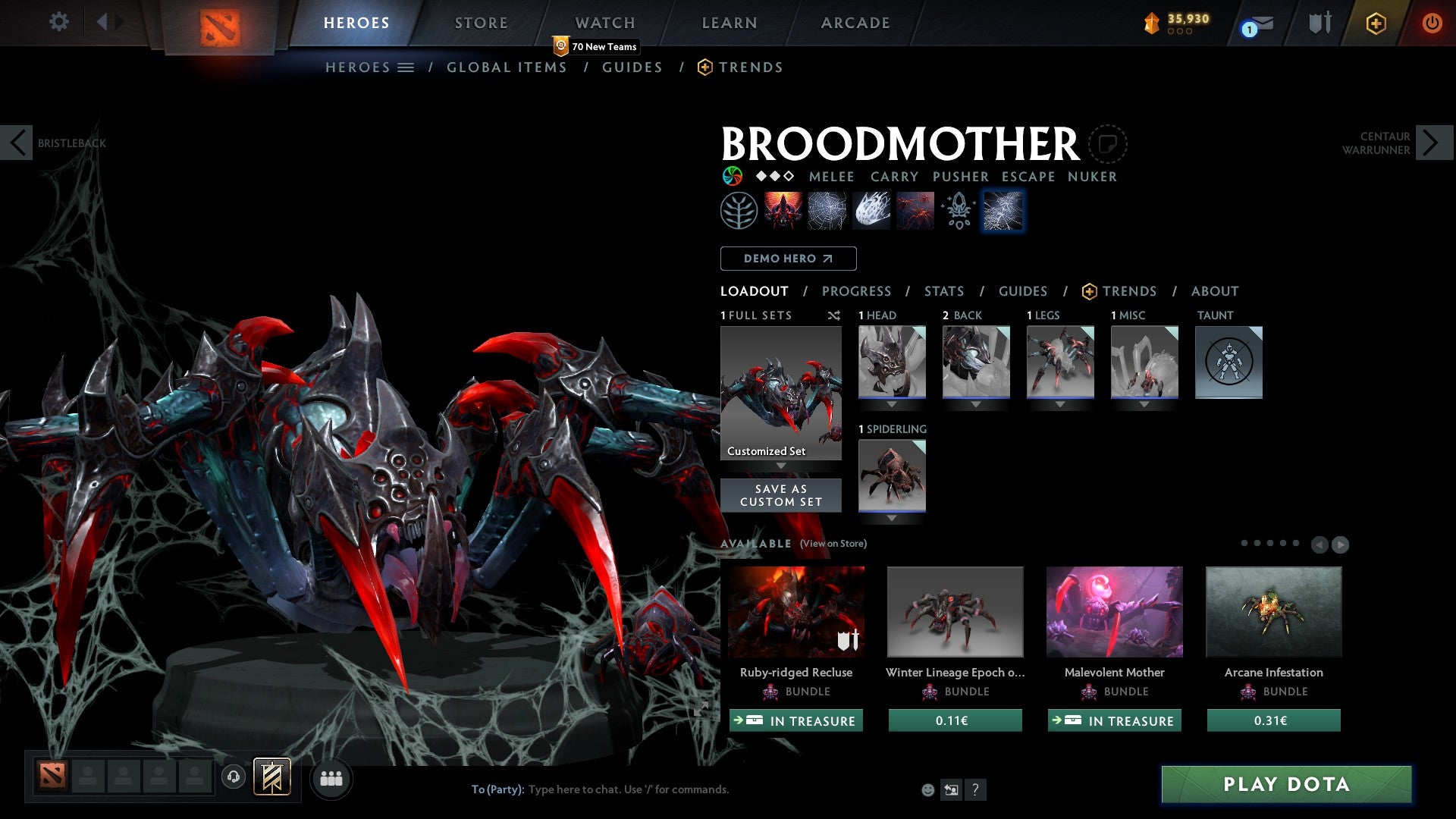The width and height of the screenshot is (1456, 819).
Task: Open the friends list icon near chat
Action: pos(331,778)
